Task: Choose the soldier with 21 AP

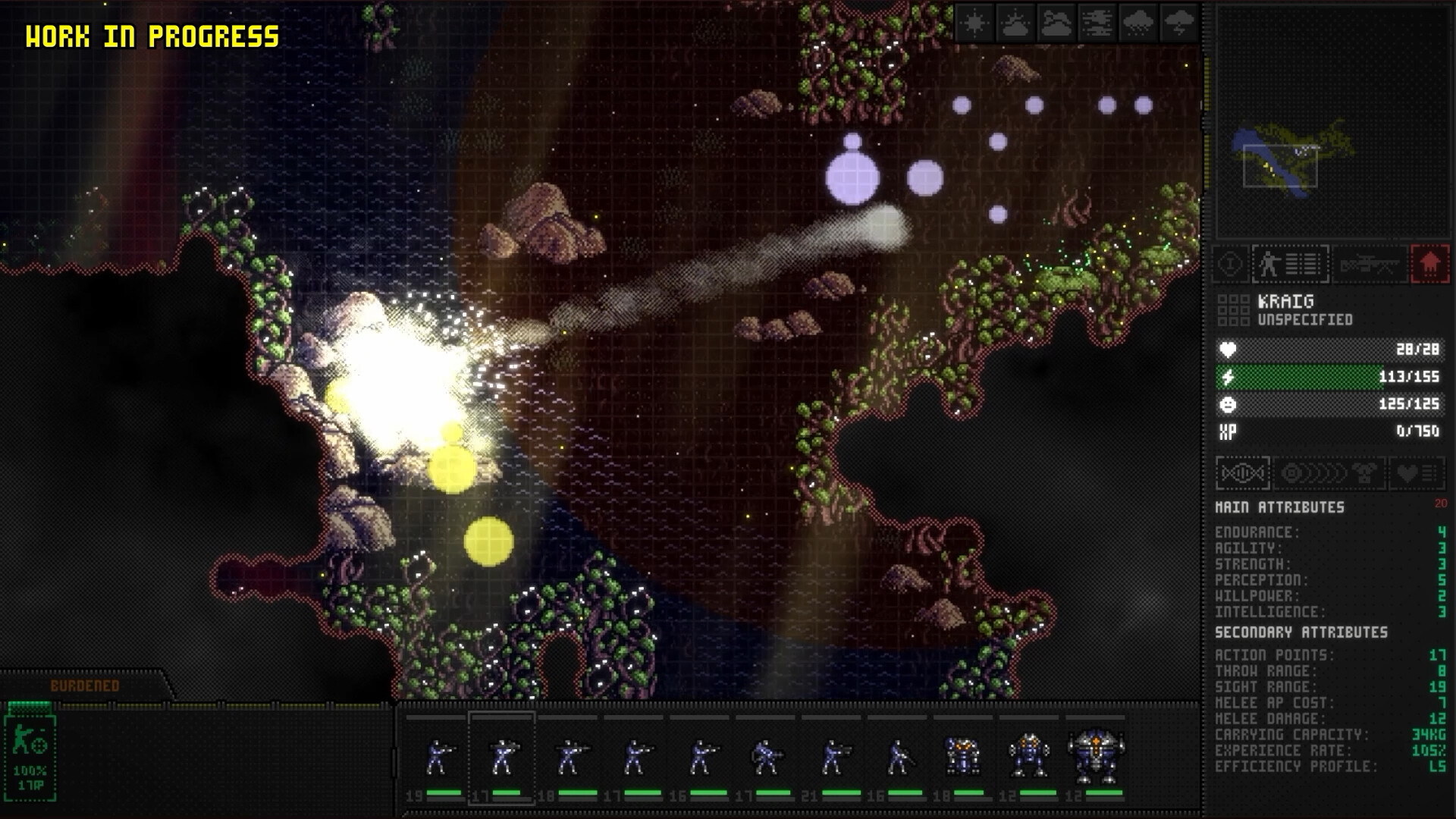Action: 832,758
